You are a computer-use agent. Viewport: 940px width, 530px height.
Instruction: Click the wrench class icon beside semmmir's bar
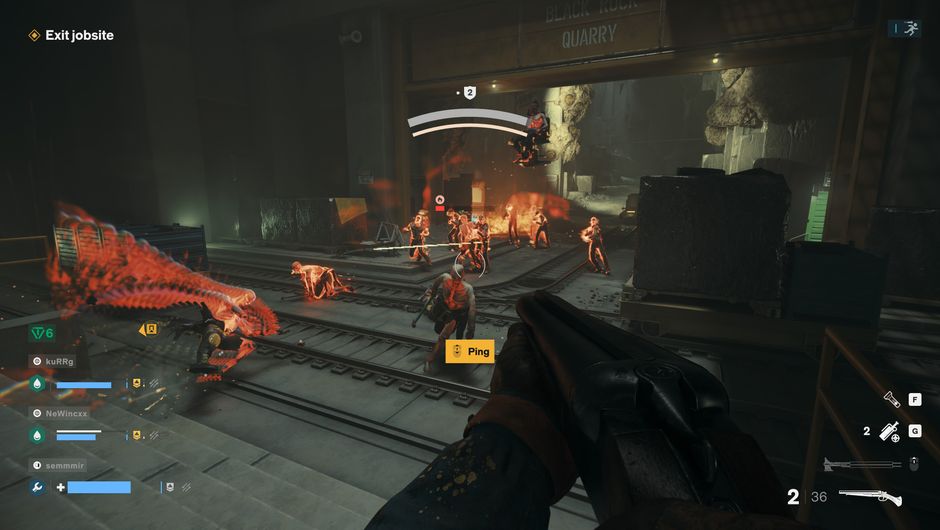point(37,487)
